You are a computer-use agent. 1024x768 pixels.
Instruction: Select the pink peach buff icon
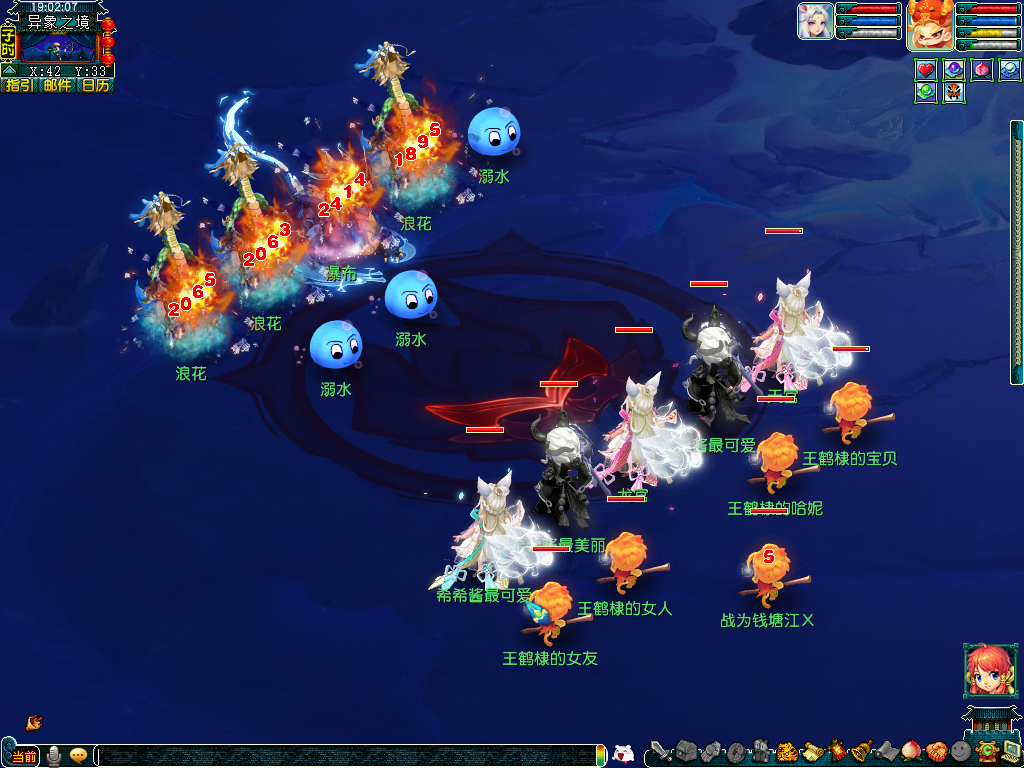981,70
